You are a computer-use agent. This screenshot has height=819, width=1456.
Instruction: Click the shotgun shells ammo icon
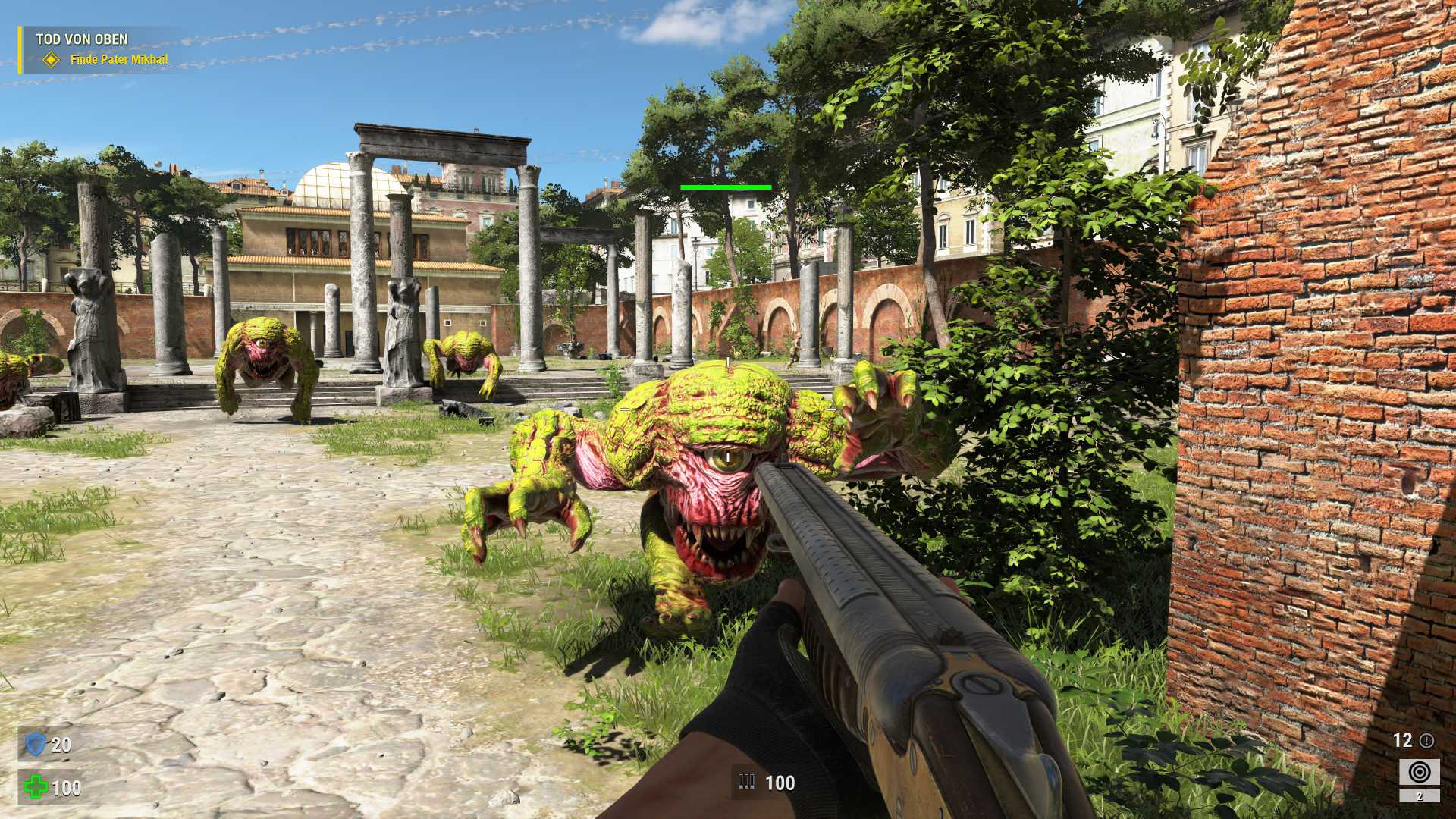tap(747, 782)
